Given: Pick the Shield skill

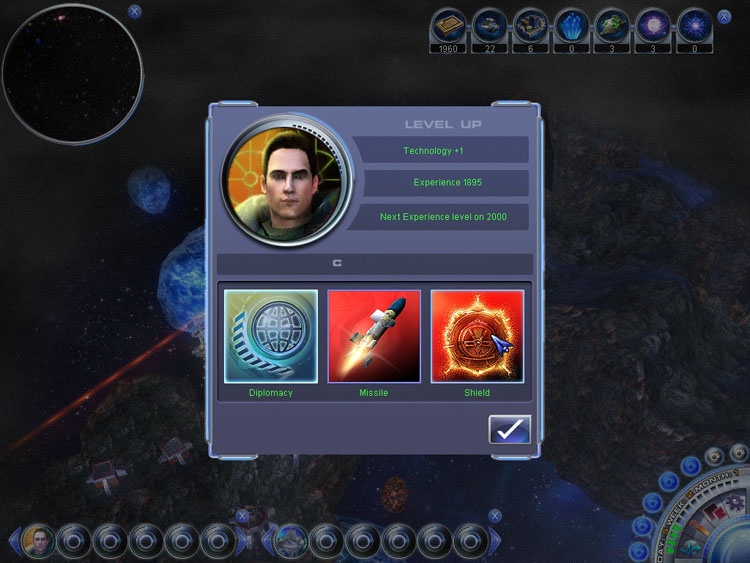Looking at the screenshot, I should point(477,336).
